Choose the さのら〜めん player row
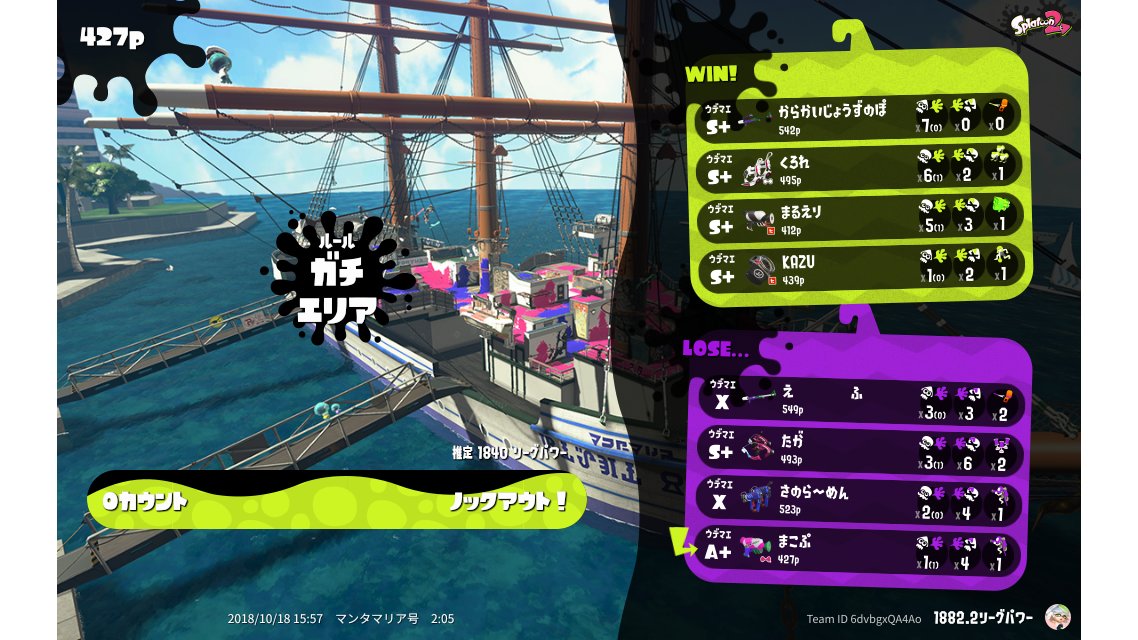Image resolution: width=1138 pixels, height=640 pixels. (860, 501)
